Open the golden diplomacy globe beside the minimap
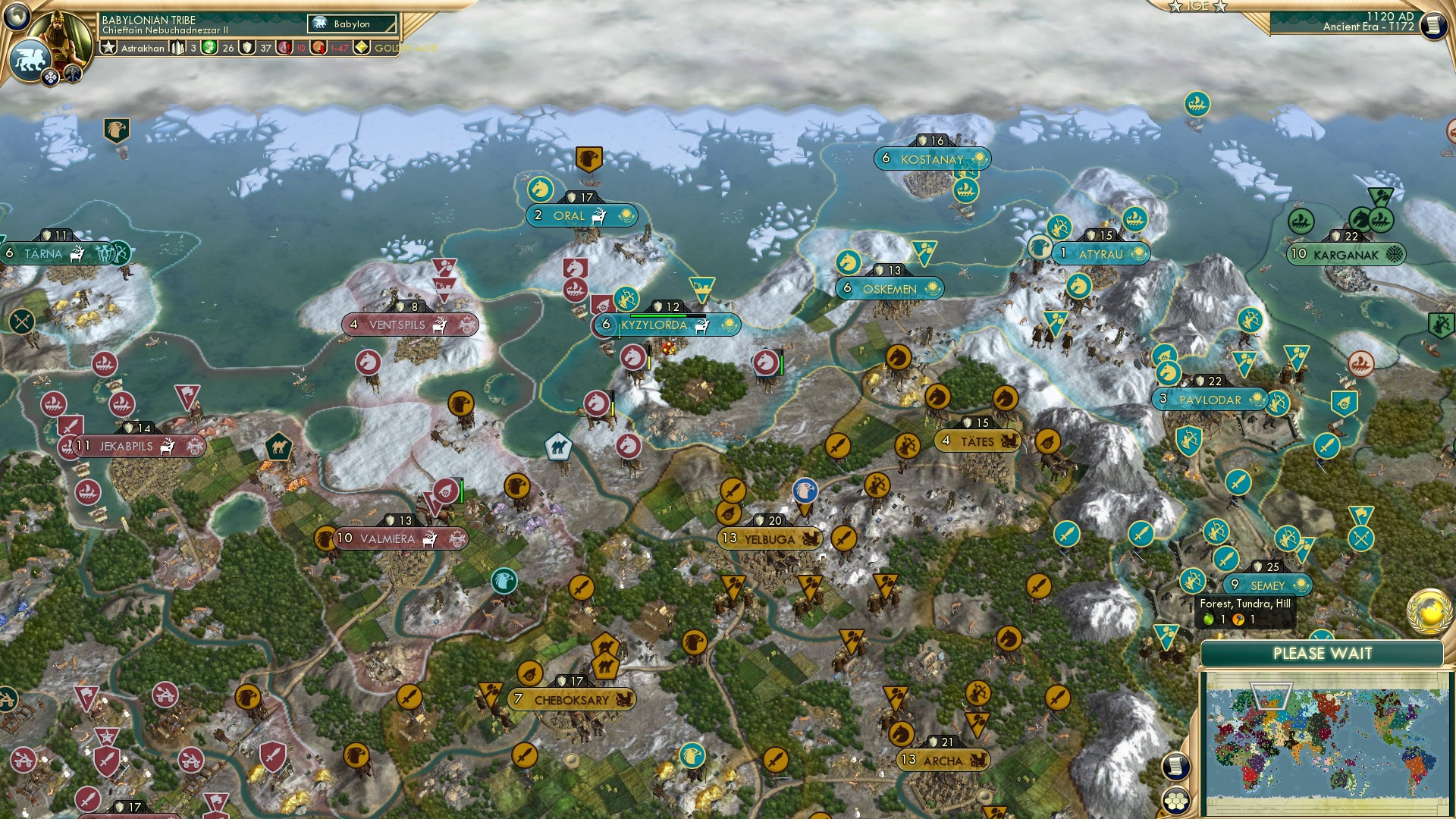The height and width of the screenshot is (819, 1456). [x=1428, y=612]
